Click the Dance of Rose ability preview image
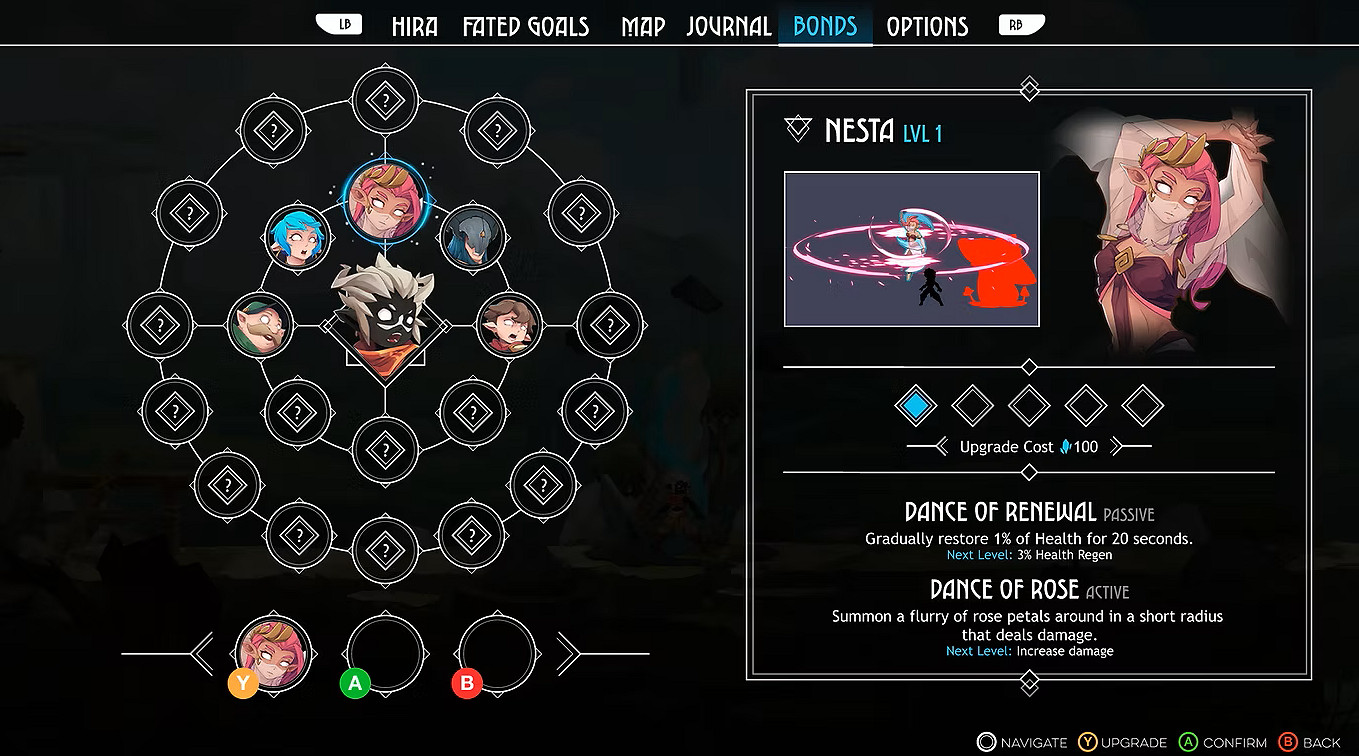This screenshot has height=756, width=1359. 911,248
